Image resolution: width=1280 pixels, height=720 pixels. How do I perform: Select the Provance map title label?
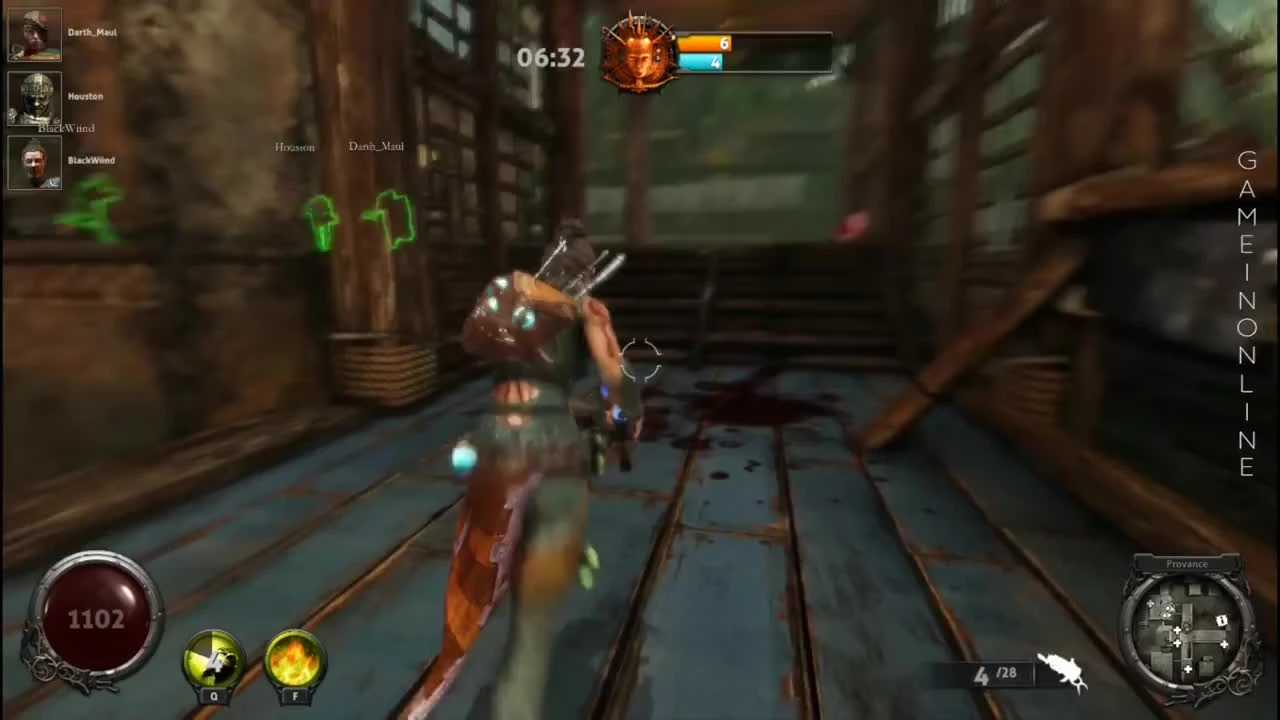coord(1186,563)
